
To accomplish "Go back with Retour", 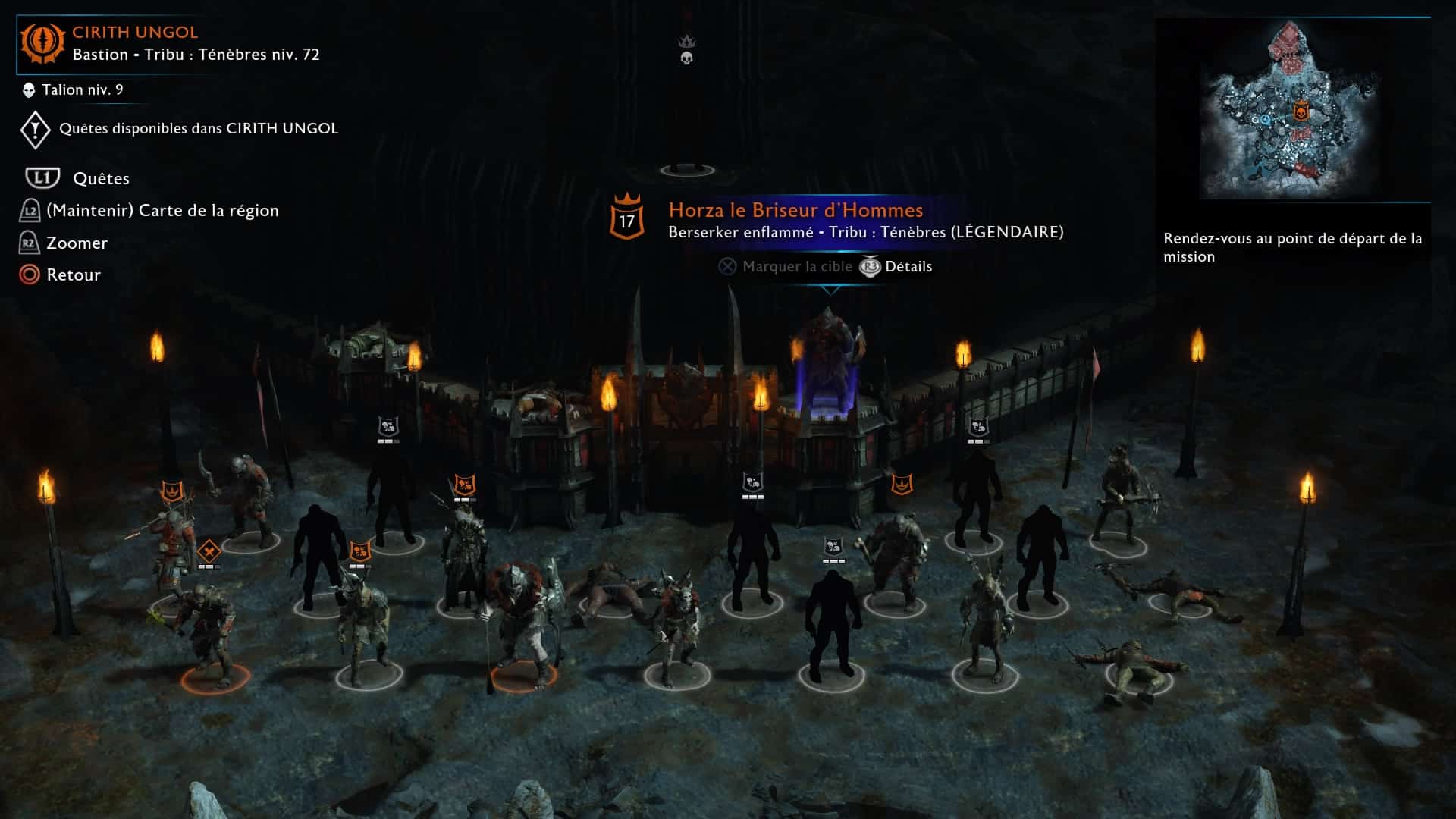I will click(73, 275).
